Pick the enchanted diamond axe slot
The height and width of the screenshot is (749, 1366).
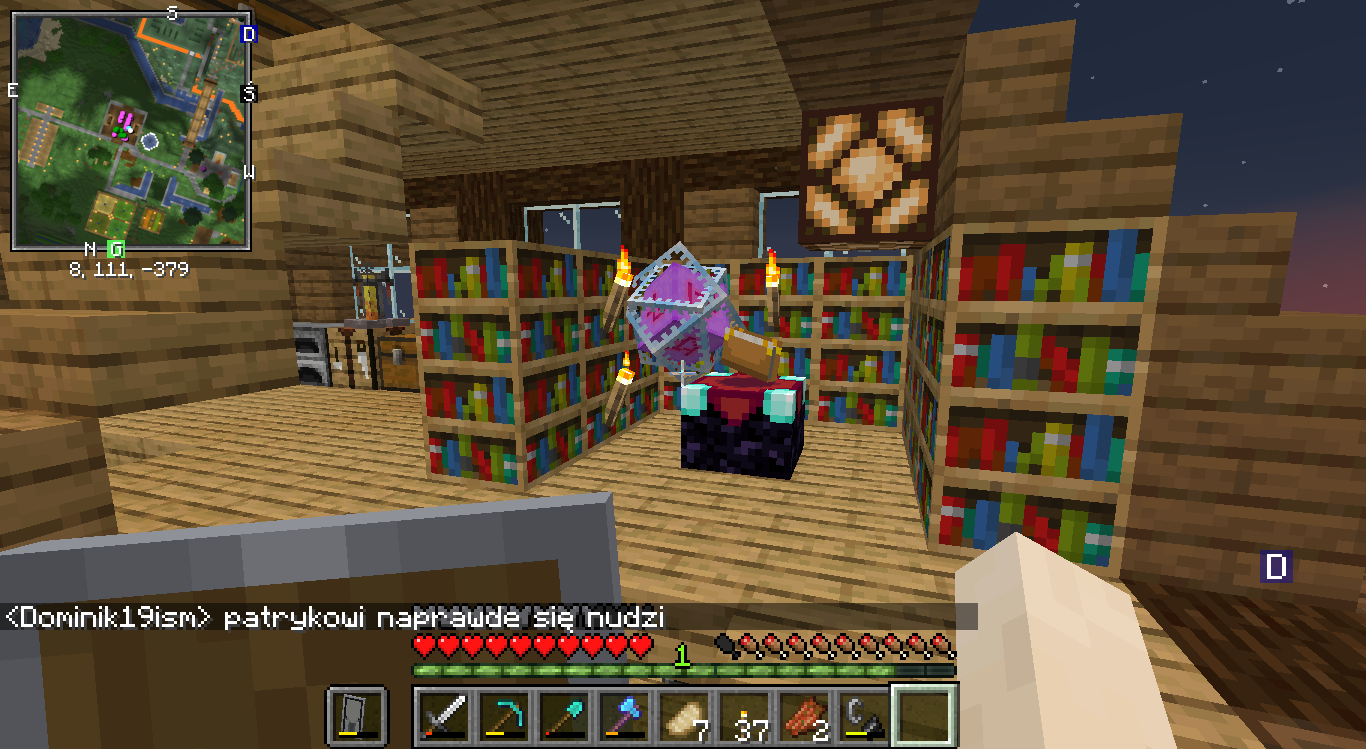tap(623, 716)
